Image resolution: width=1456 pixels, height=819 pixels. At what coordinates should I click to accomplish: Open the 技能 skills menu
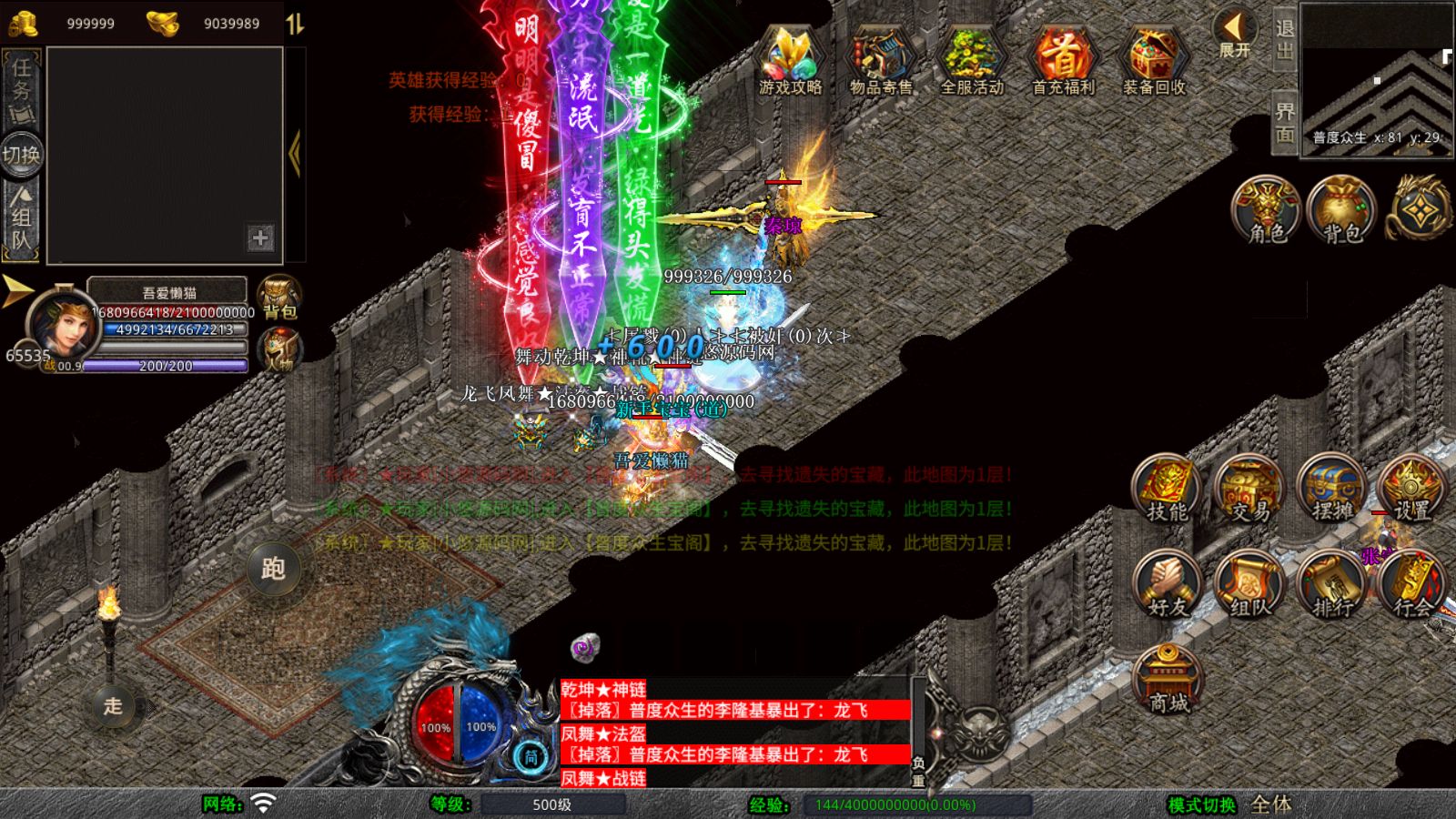coord(1167,490)
